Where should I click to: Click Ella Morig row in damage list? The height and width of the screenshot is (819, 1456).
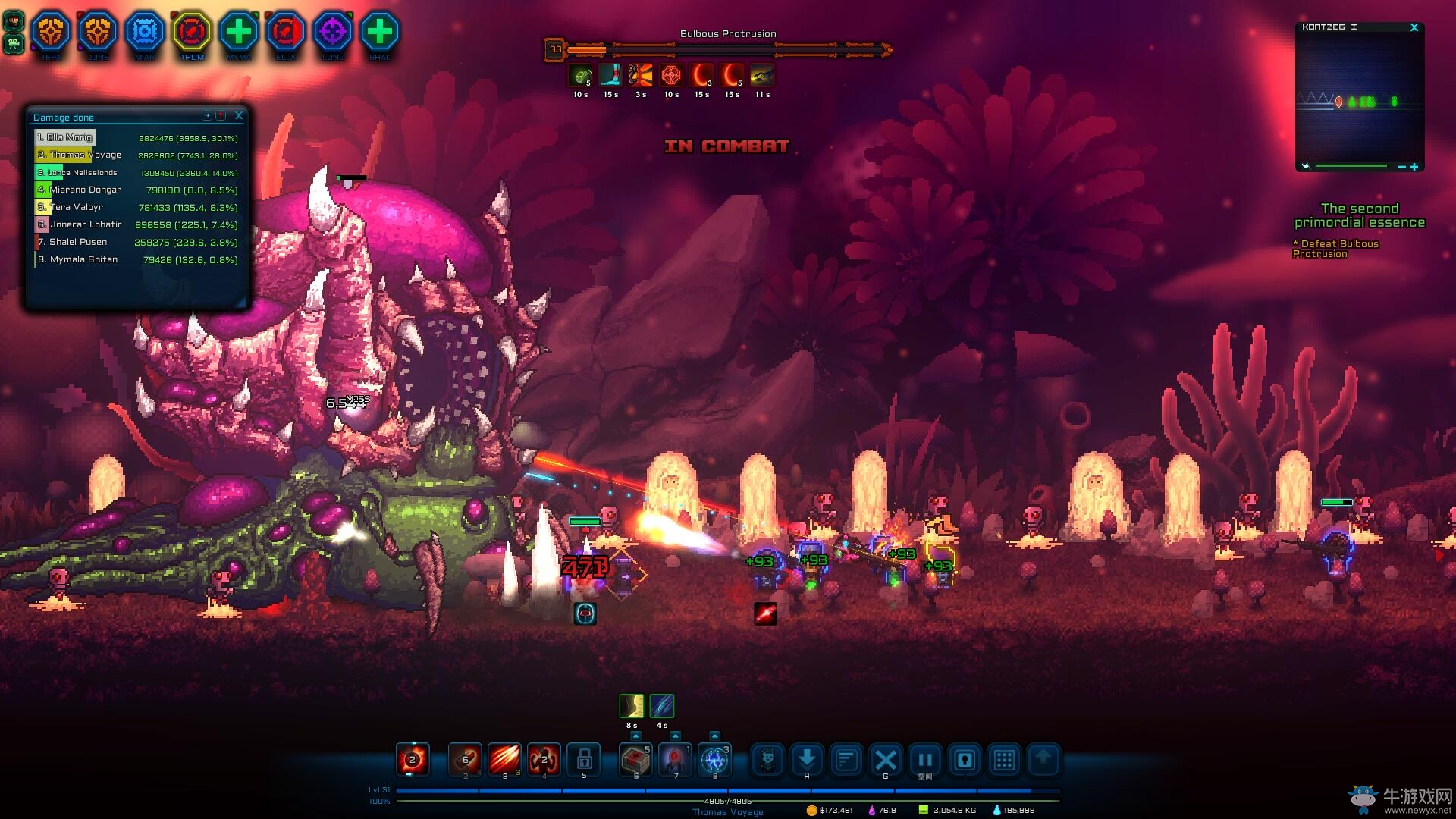click(136, 138)
